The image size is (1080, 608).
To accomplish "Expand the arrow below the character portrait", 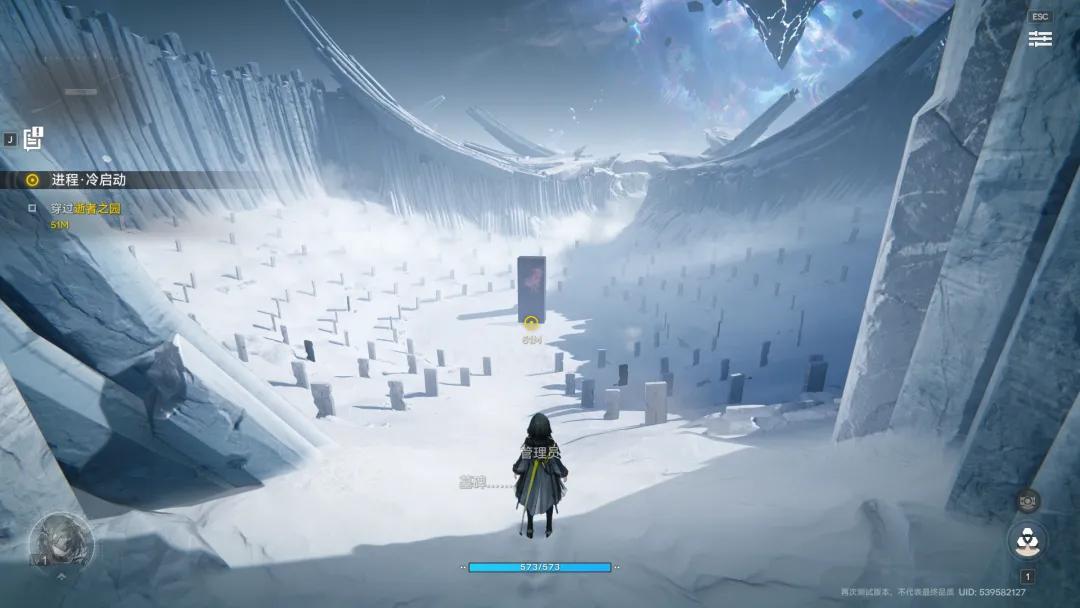I will [61, 577].
